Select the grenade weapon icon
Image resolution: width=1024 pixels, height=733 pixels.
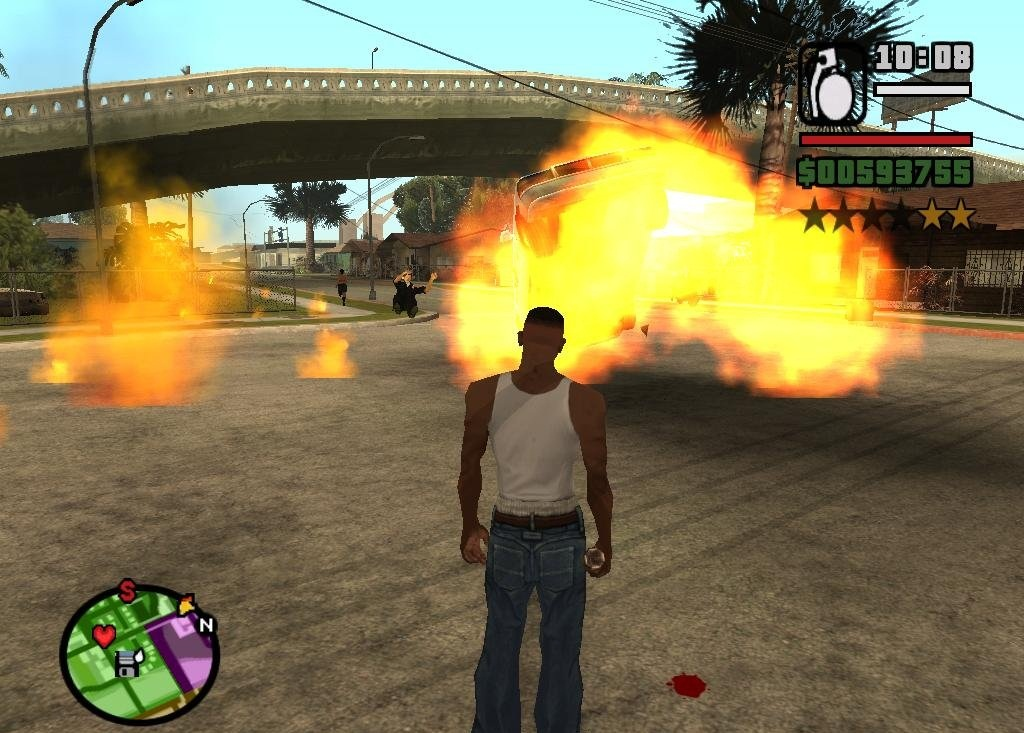click(832, 85)
